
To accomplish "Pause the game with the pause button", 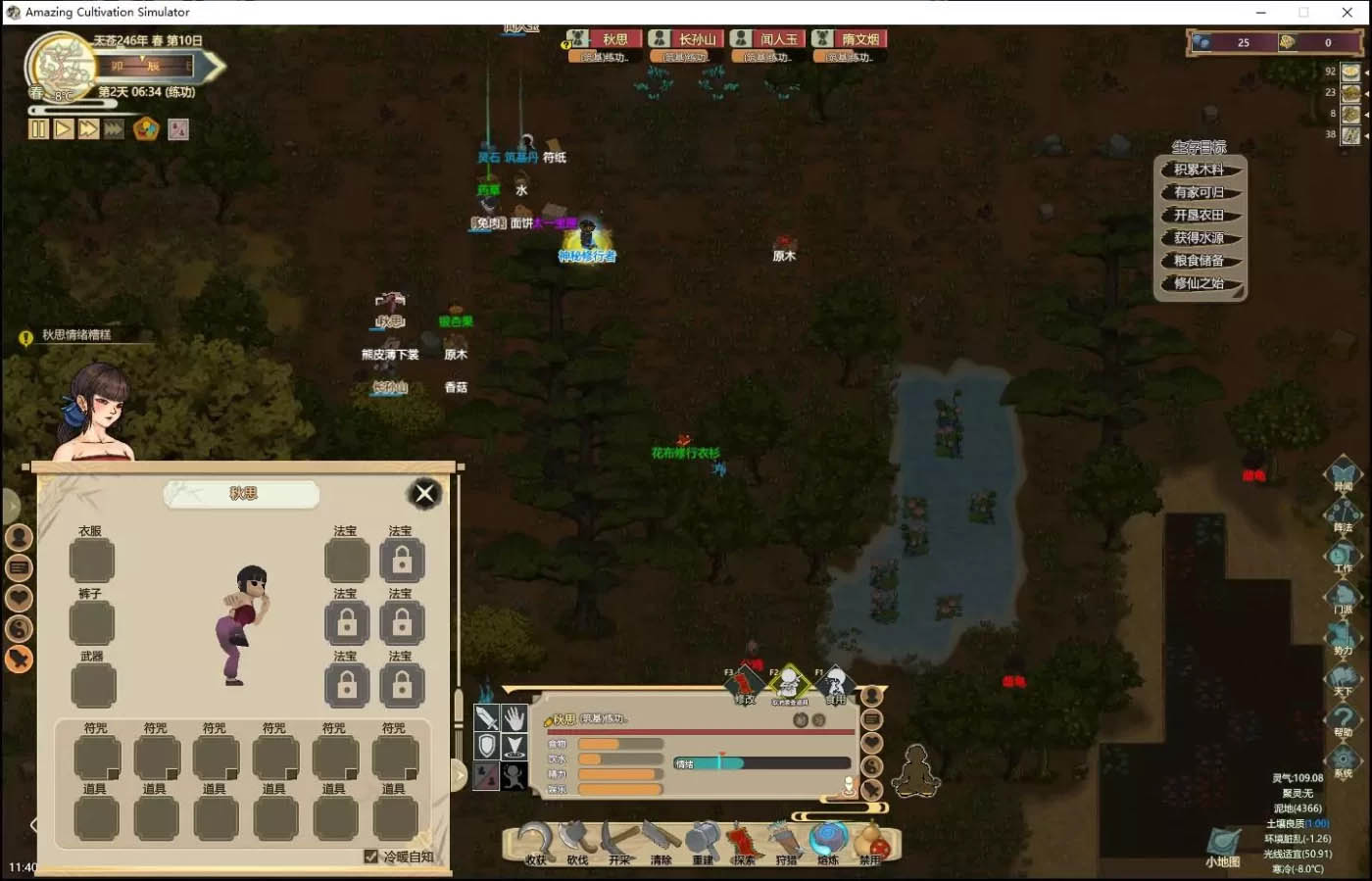I will click(x=38, y=129).
